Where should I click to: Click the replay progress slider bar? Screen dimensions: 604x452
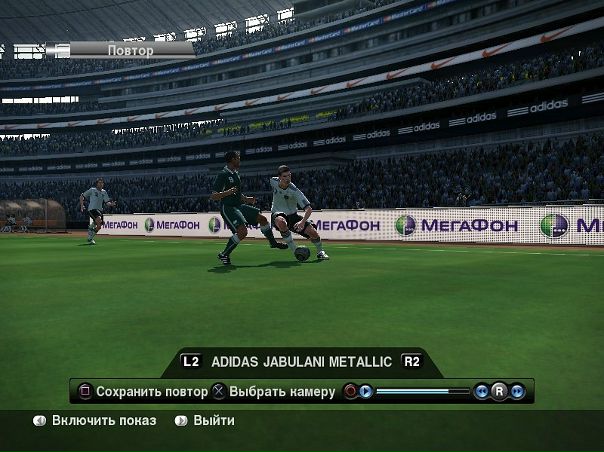423,392
